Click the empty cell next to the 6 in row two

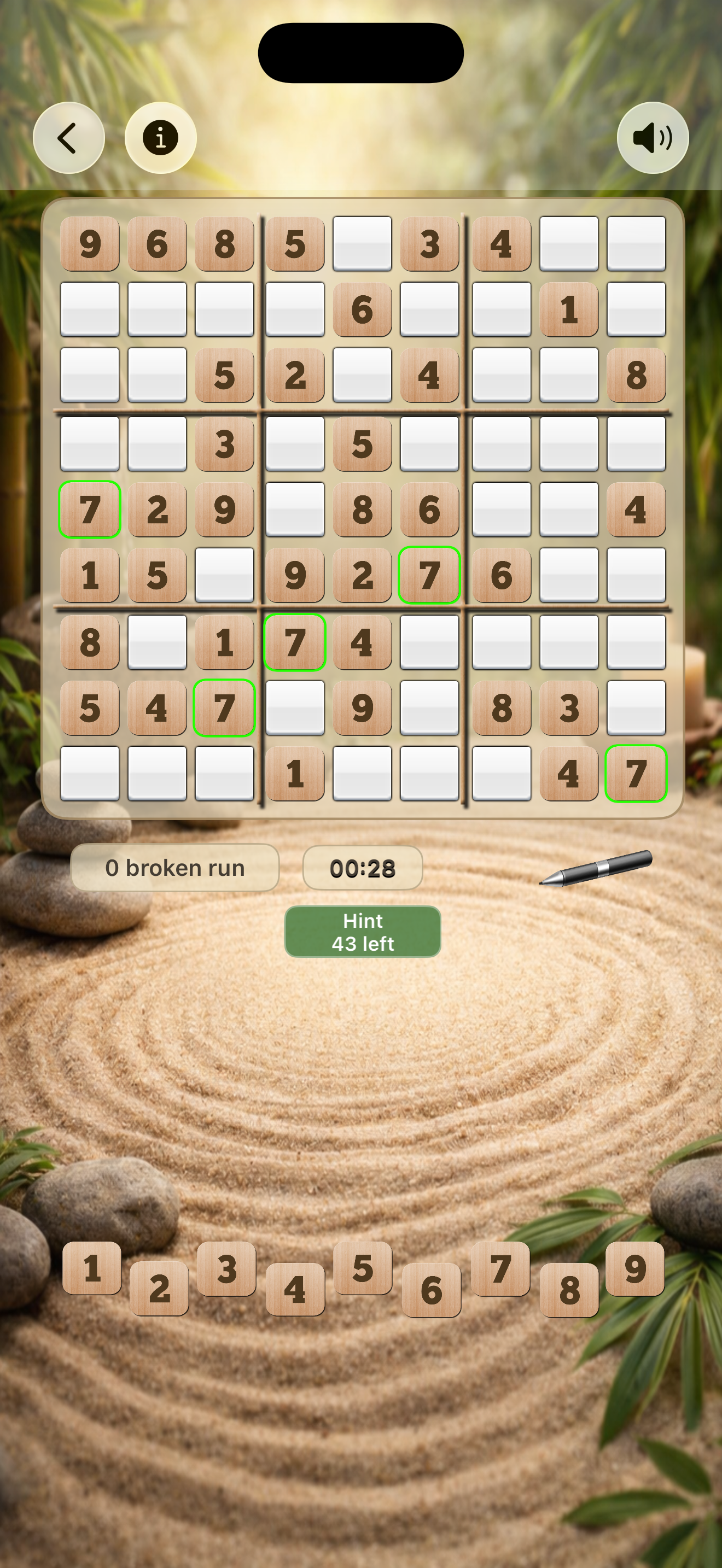point(429,309)
